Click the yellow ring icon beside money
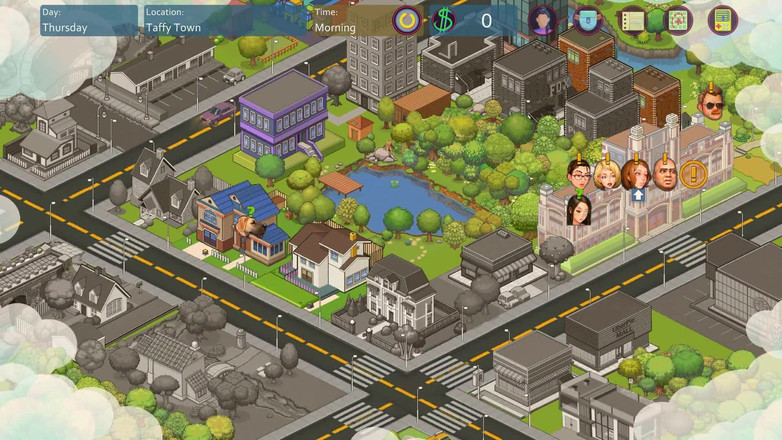The width and height of the screenshot is (782, 440). click(x=406, y=20)
